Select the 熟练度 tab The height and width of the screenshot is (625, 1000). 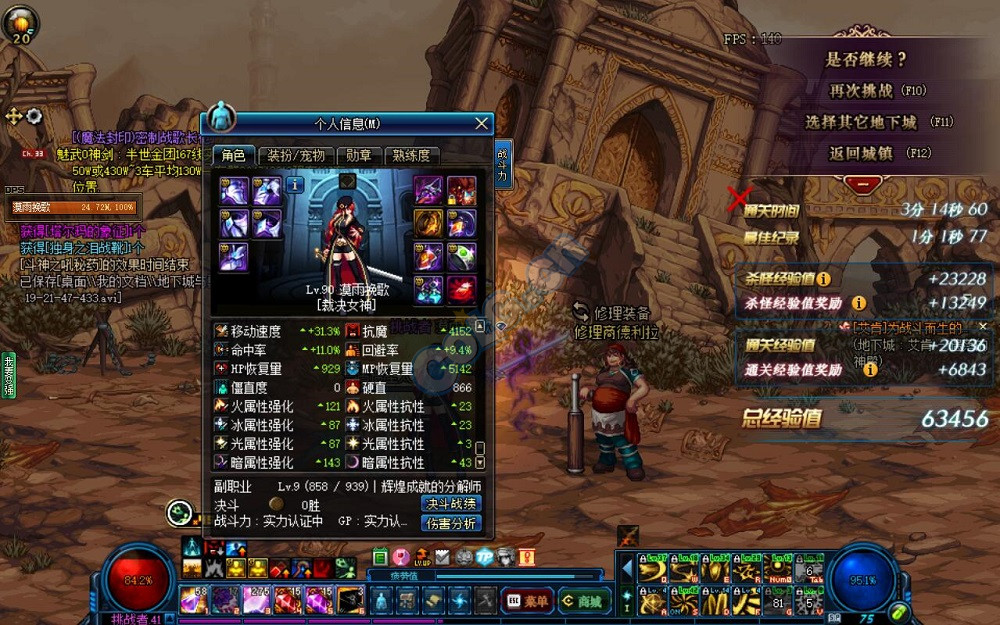tap(411, 156)
